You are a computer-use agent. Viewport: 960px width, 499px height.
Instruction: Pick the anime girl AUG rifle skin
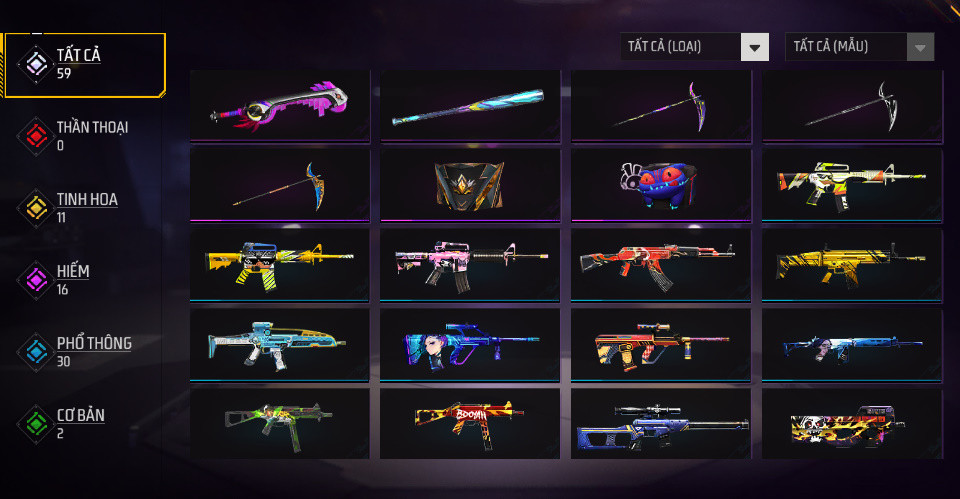click(470, 344)
